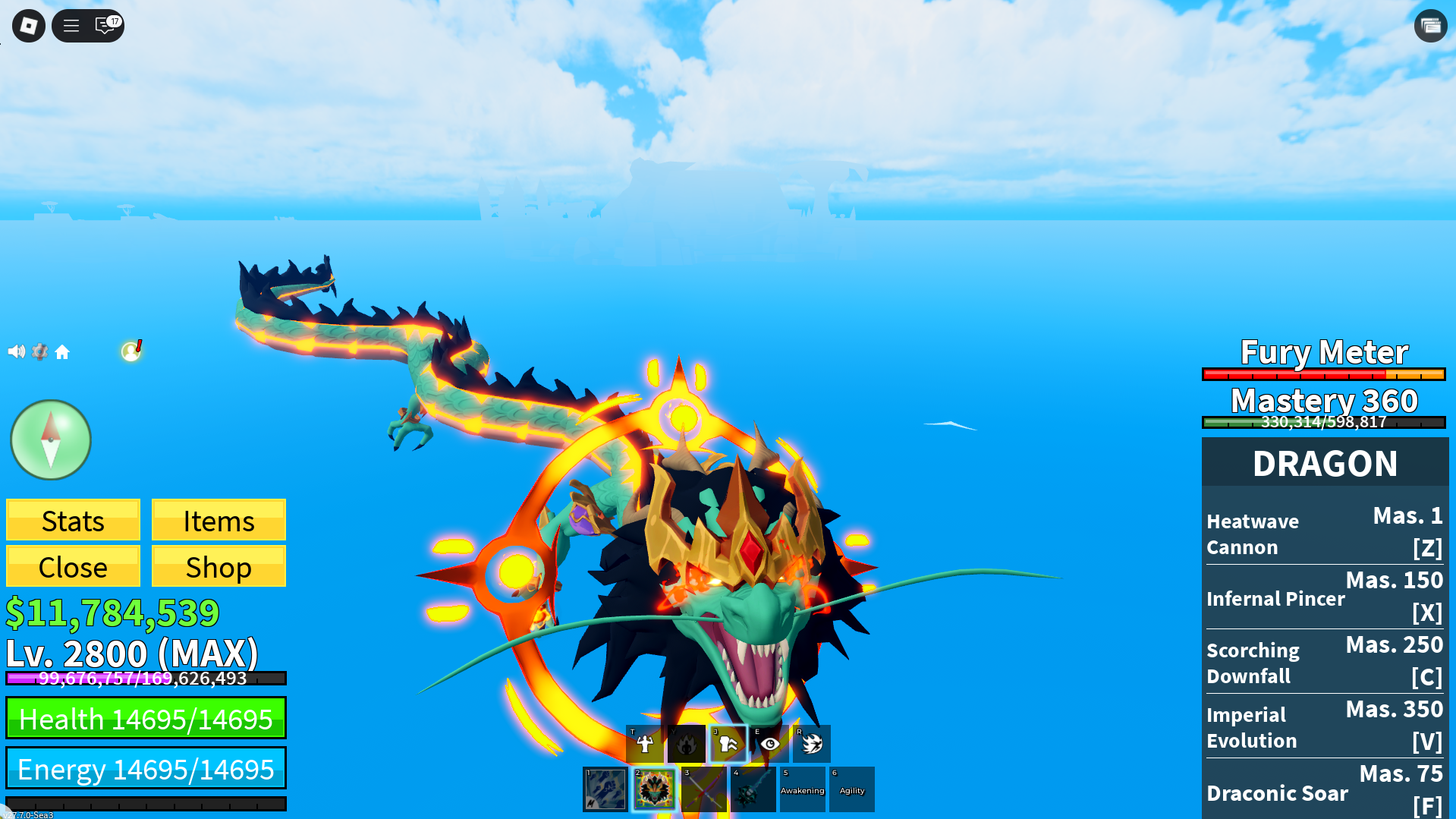The image size is (1456, 819).
Task: Open the Stats menu
Action: click(73, 521)
